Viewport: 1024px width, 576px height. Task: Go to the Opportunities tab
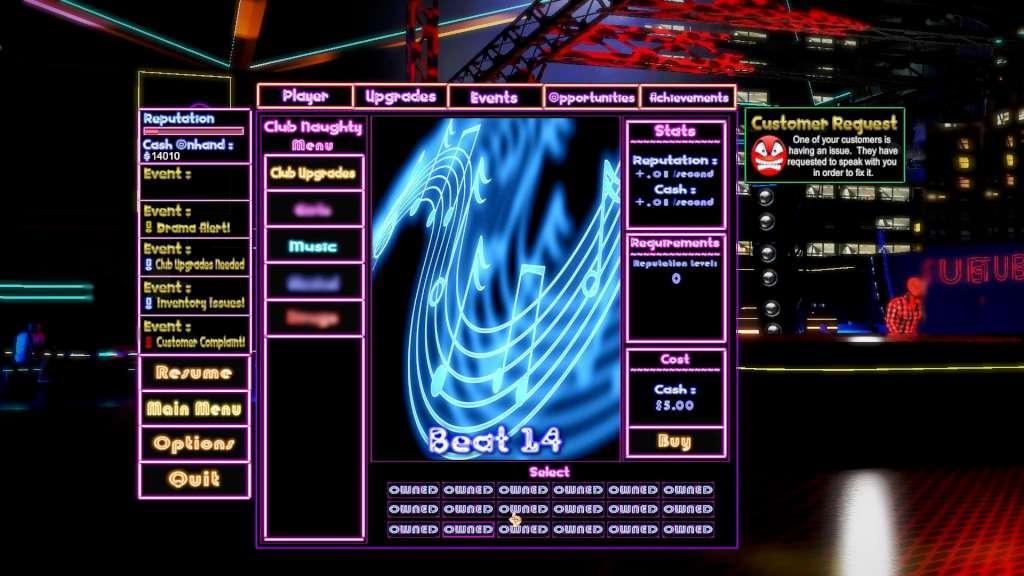click(591, 97)
